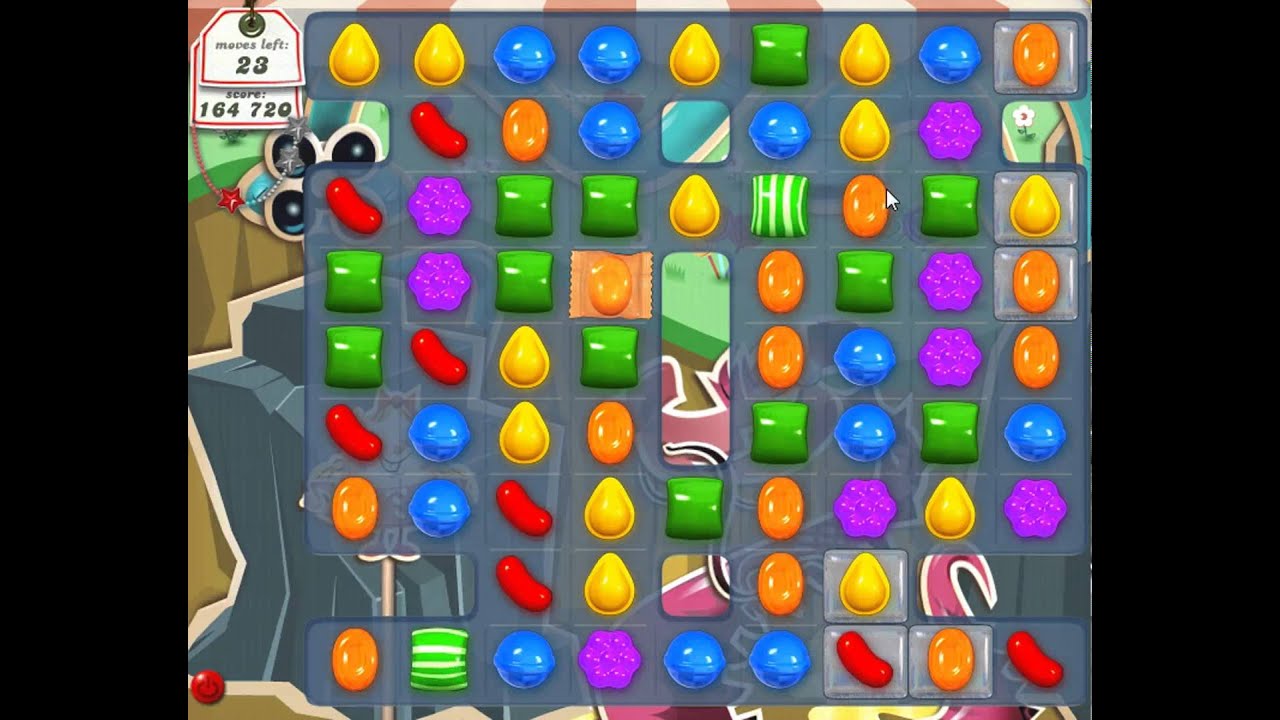1280x720 pixels.
Task: Choose the wrapped orange candy
Action: pyautogui.click(x=610, y=285)
